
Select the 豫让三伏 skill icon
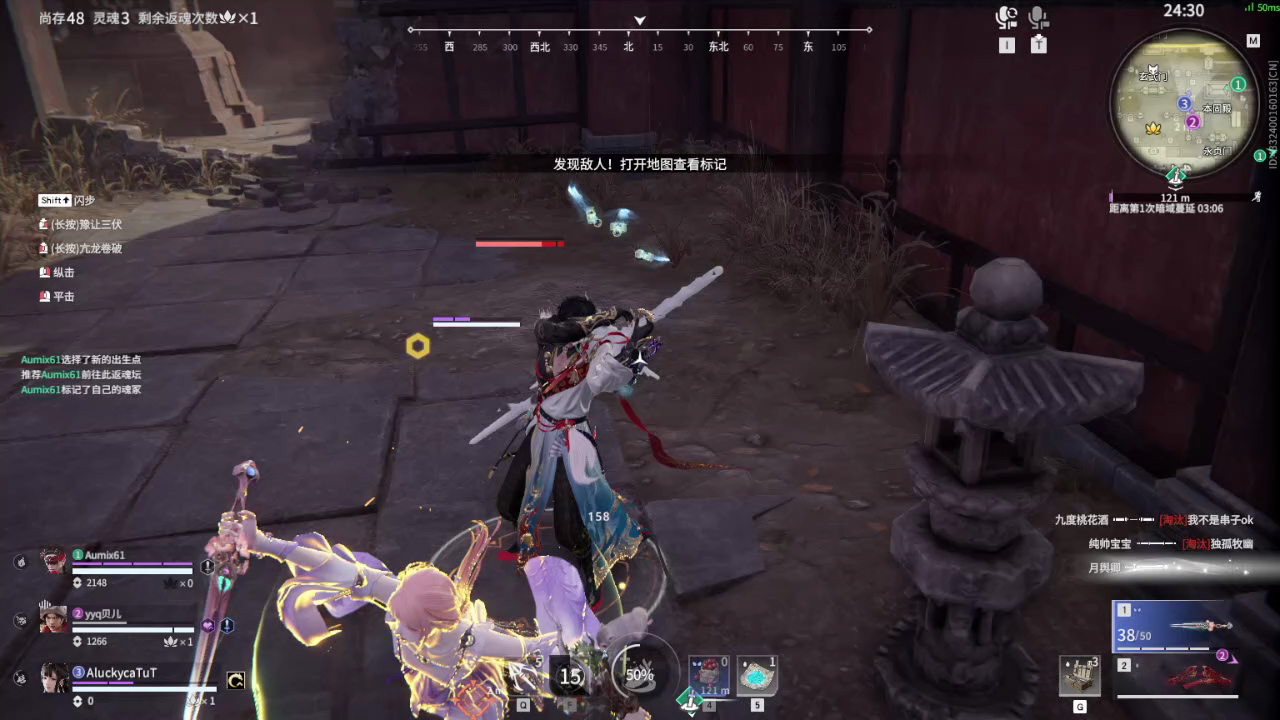click(44, 223)
